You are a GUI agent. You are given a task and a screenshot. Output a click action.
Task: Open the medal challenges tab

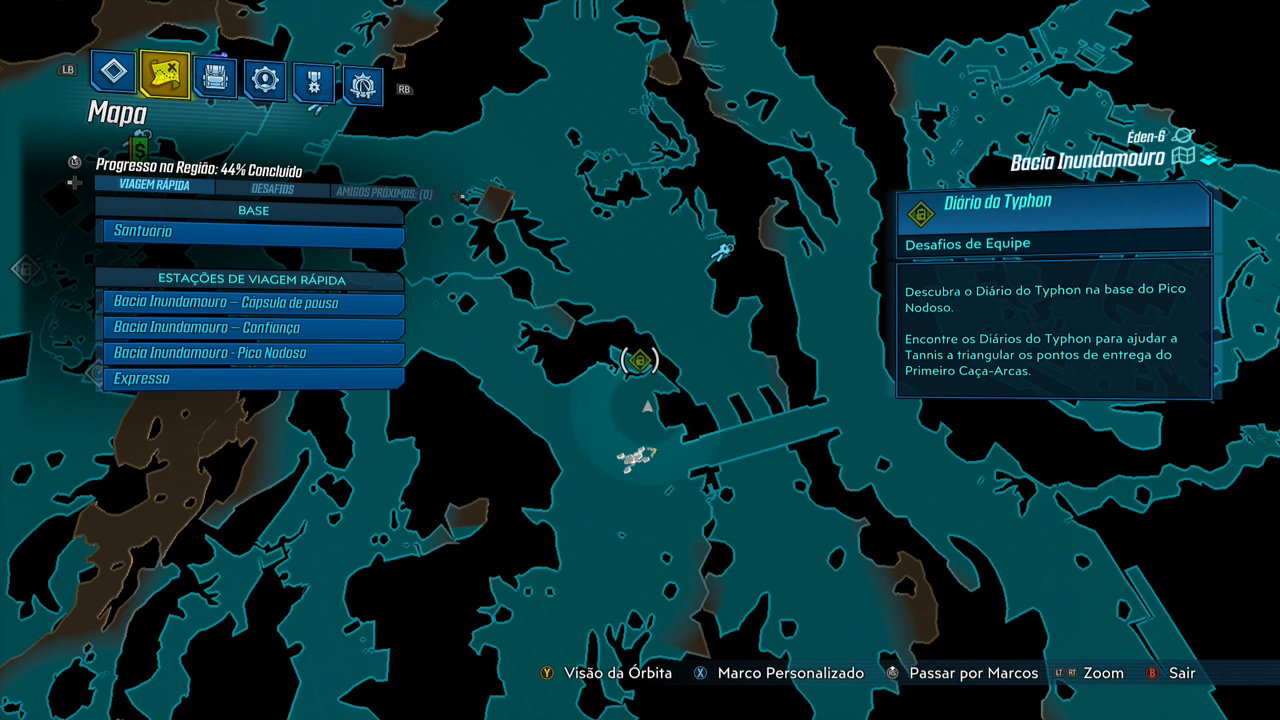click(314, 83)
